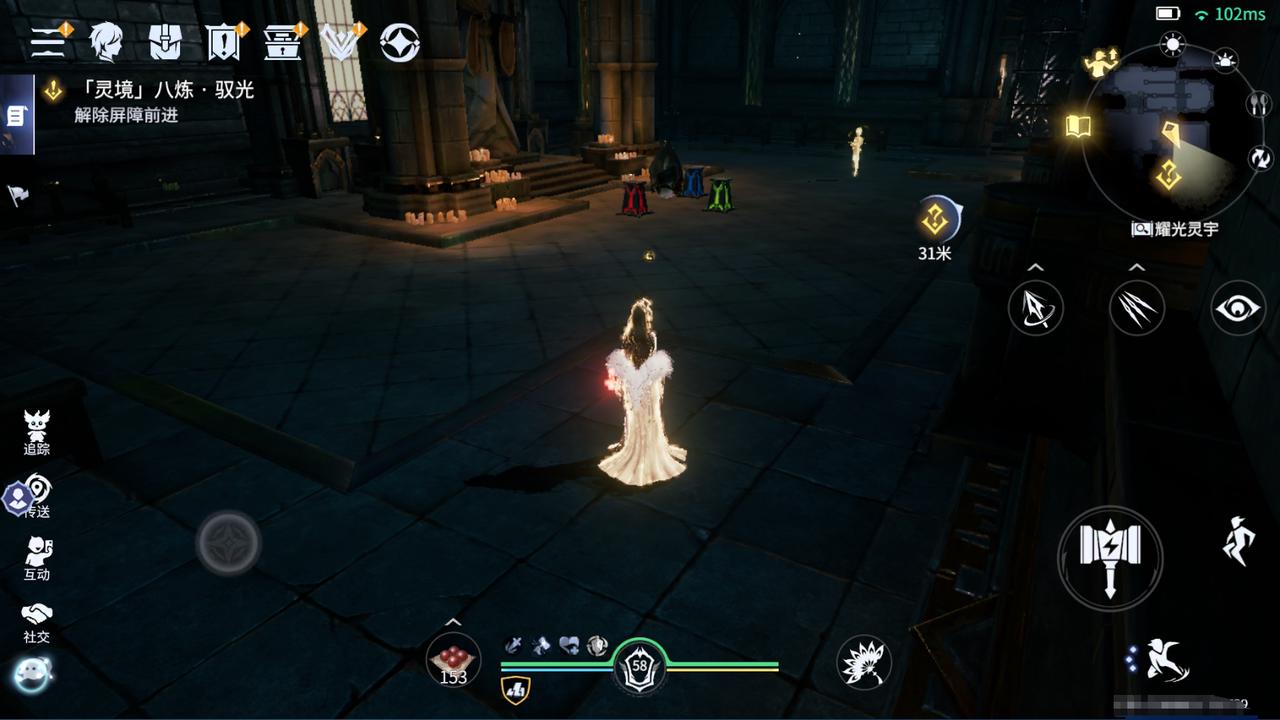The width and height of the screenshot is (1280, 720).
Task: Use the three claw slashes skill
Action: click(x=1137, y=308)
